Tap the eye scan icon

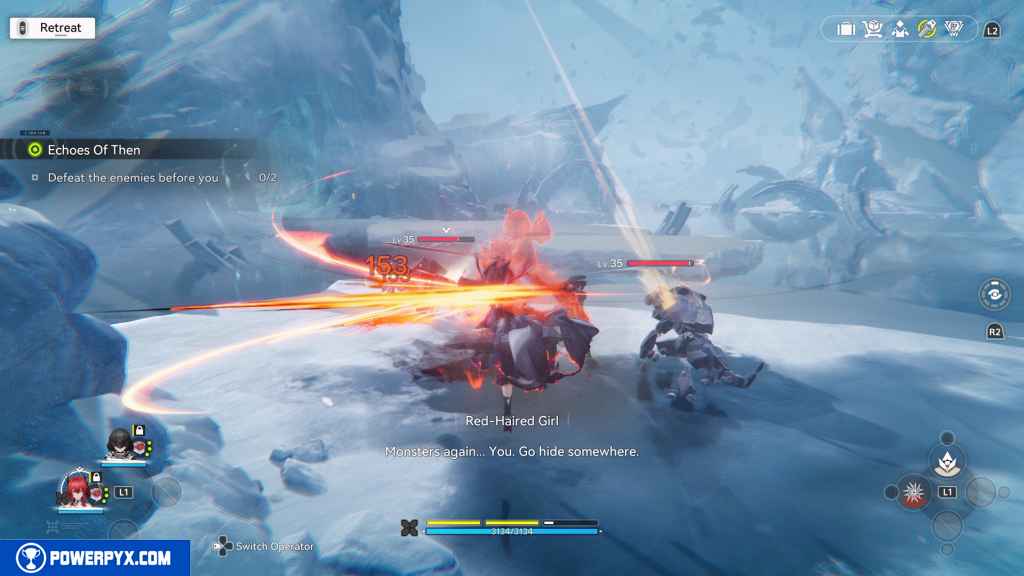tap(994, 295)
